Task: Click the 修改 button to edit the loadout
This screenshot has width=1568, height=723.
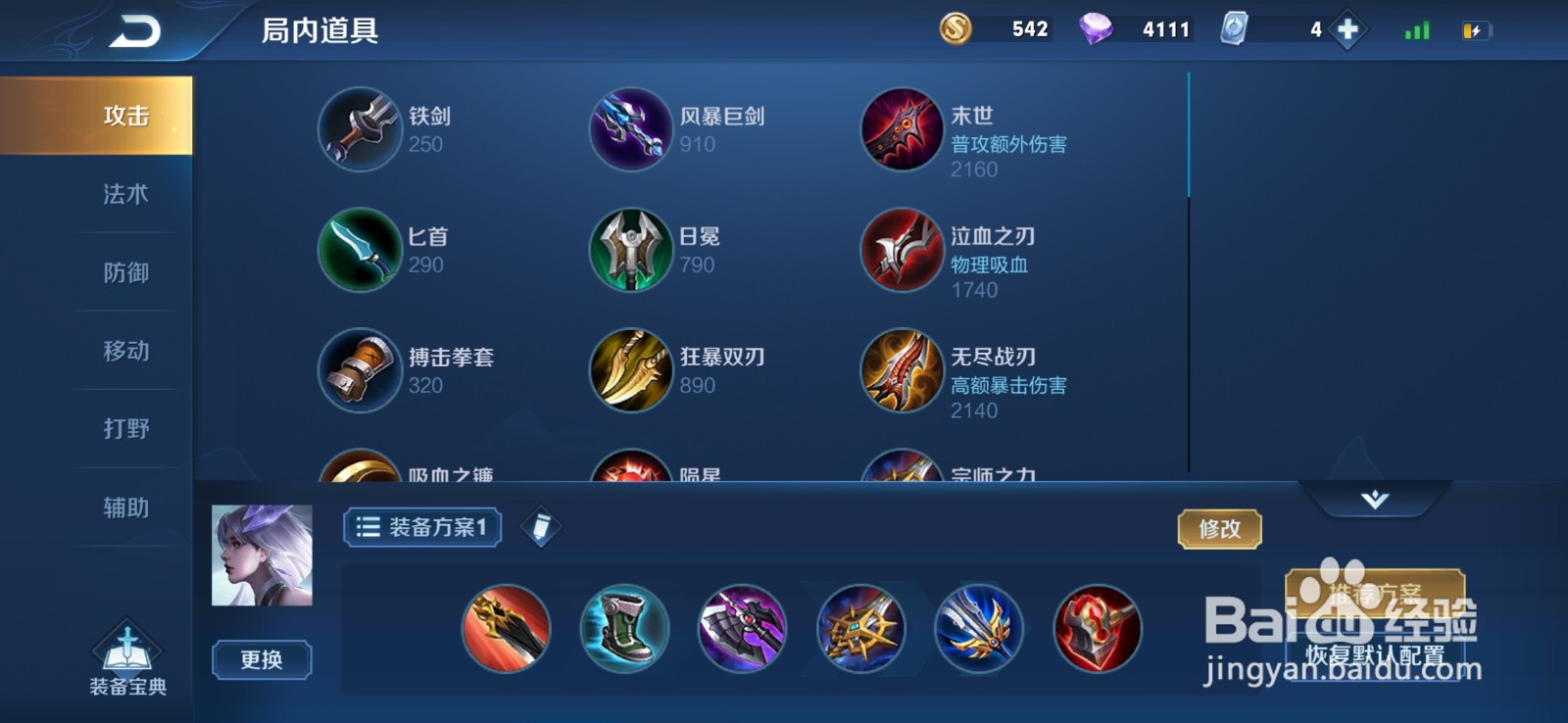Action: click(1218, 528)
